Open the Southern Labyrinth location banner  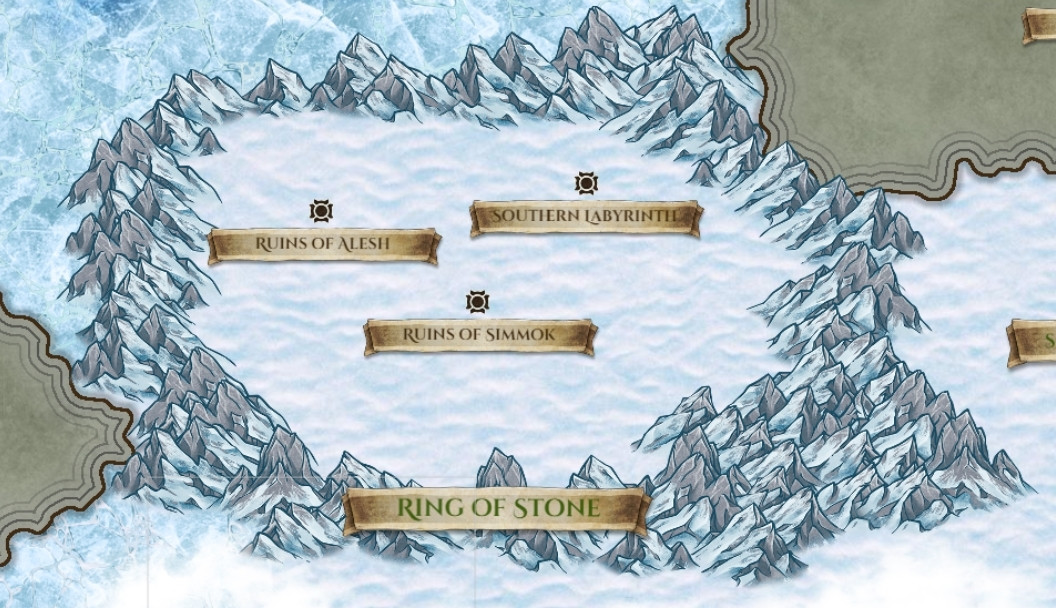click(585, 216)
